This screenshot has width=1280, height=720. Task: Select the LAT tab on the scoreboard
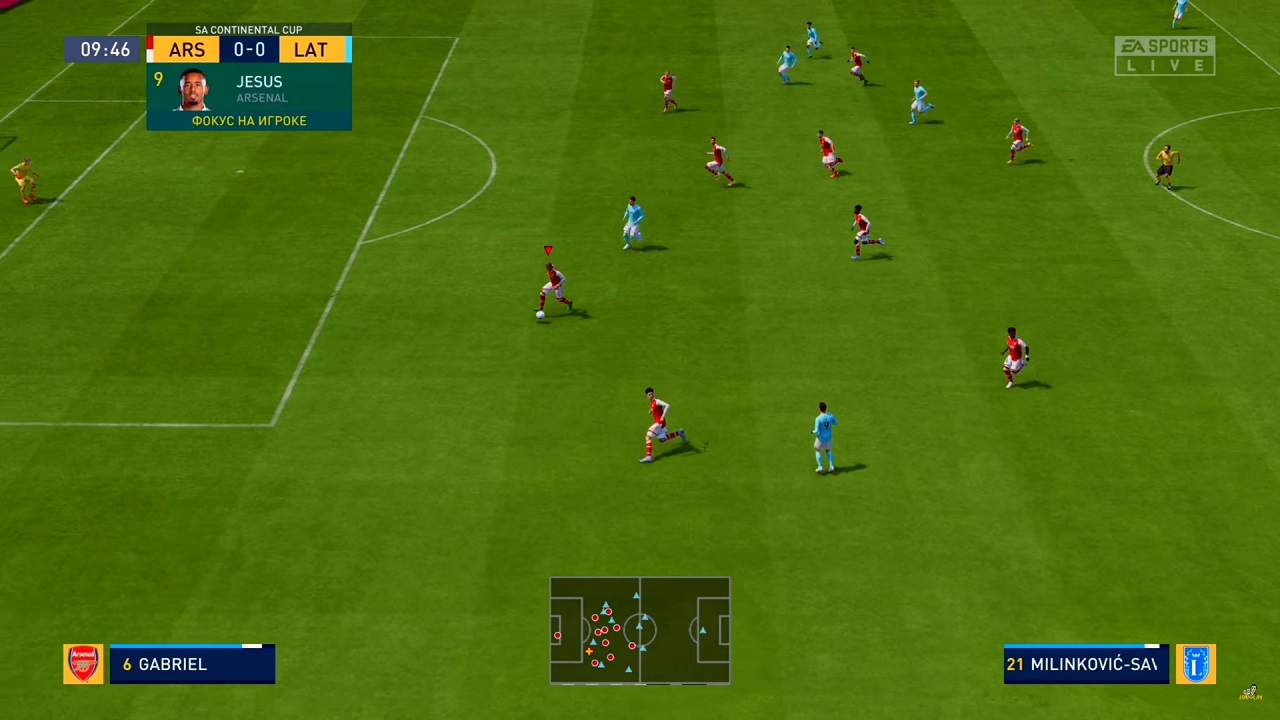(310, 49)
